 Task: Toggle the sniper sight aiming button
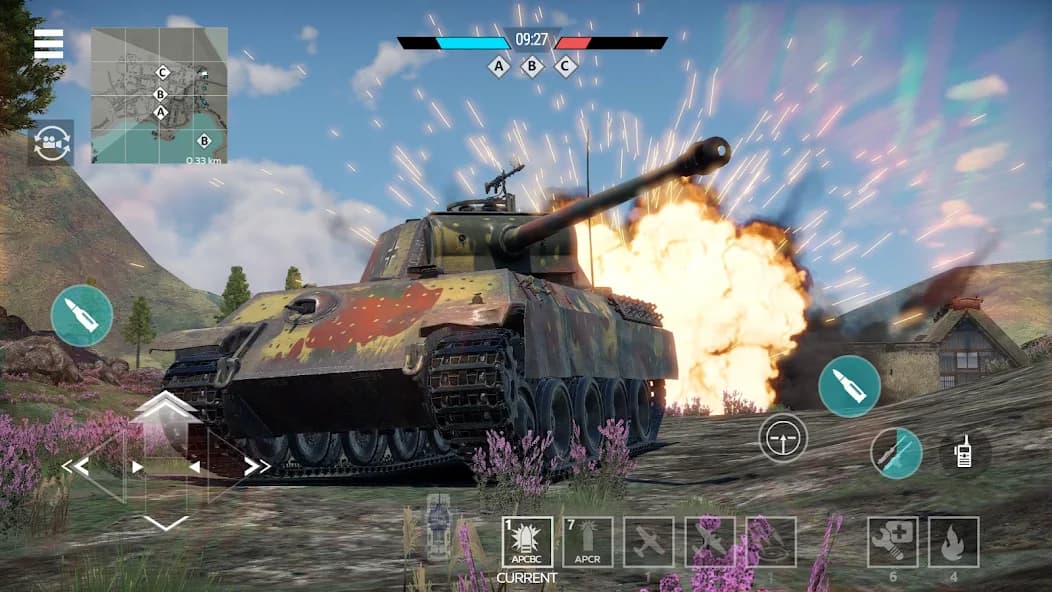pos(783,437)
